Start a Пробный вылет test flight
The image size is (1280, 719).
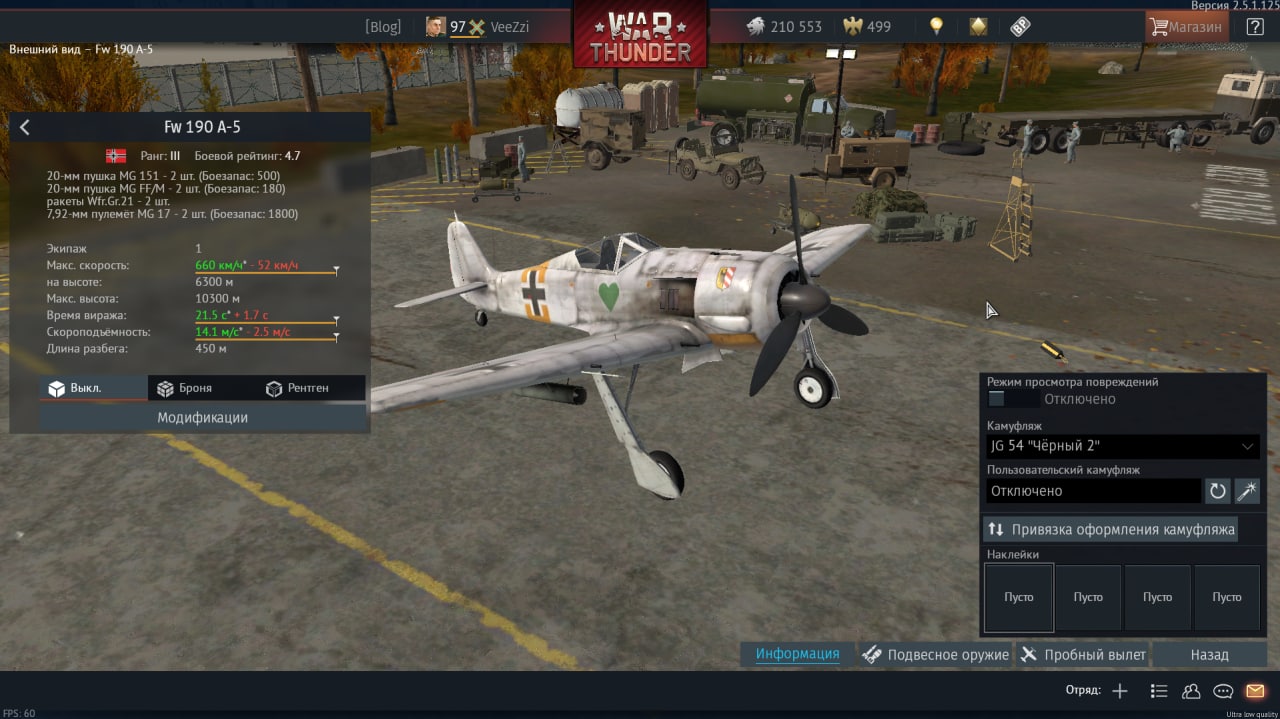coord(1083,655)
